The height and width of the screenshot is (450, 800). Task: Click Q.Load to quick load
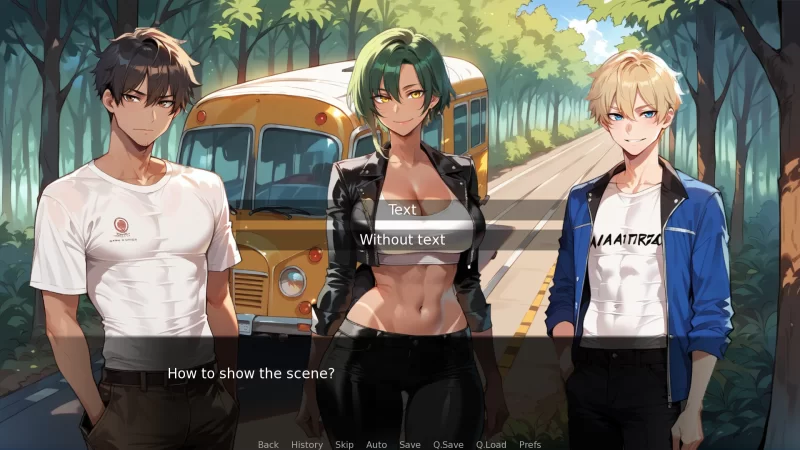pos(491,444)
